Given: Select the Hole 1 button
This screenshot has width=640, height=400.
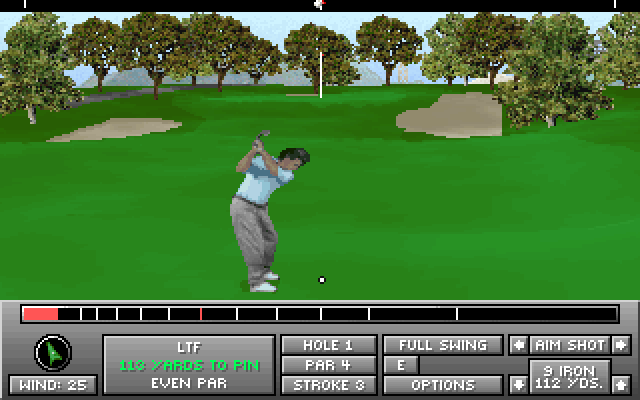Looking at the screenshot, I should coord(328,345).
